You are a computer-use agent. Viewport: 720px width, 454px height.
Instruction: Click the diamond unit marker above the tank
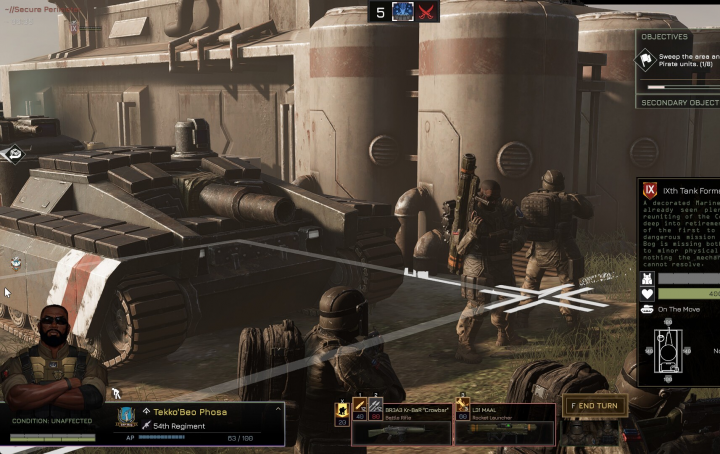(x=14, y=153)
